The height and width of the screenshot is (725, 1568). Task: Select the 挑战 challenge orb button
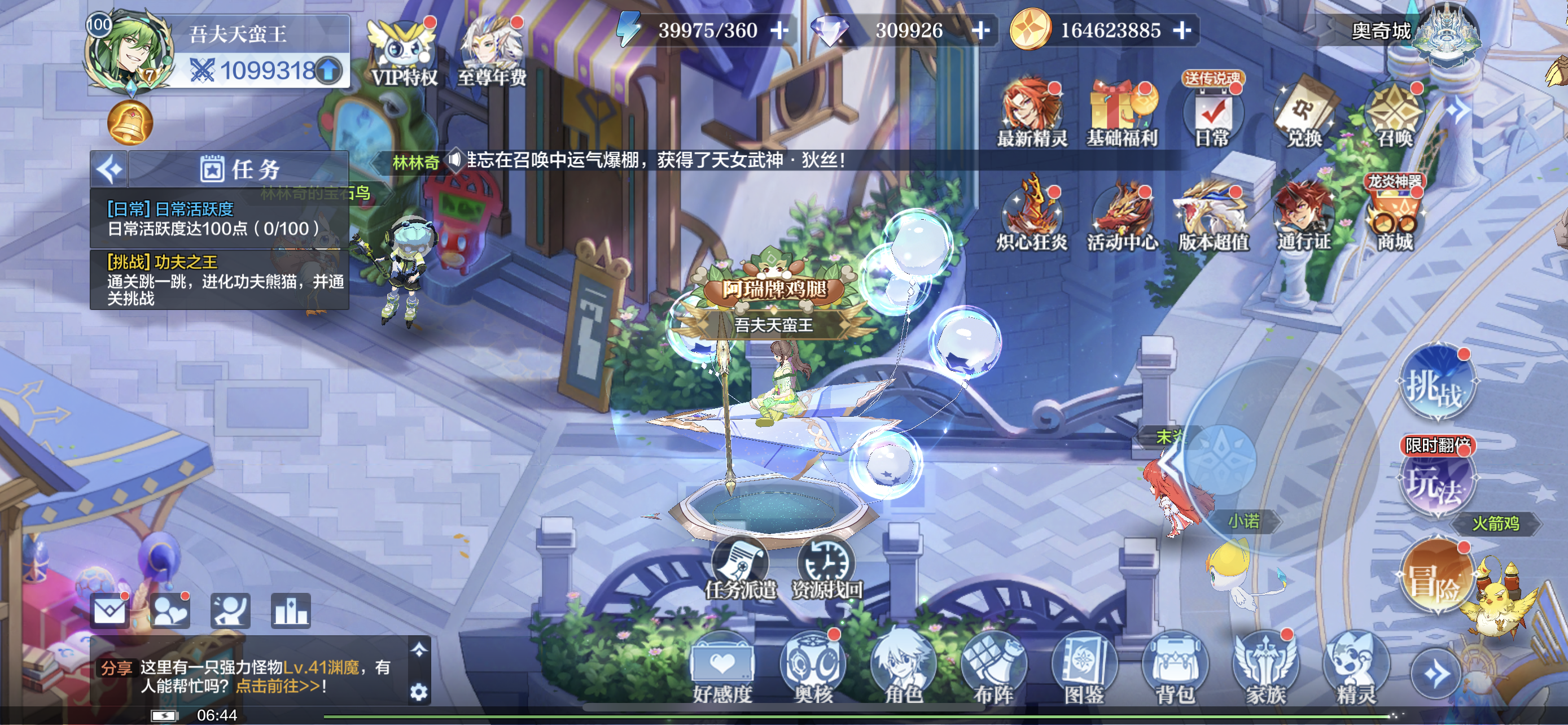click(x=1436, y=383)
